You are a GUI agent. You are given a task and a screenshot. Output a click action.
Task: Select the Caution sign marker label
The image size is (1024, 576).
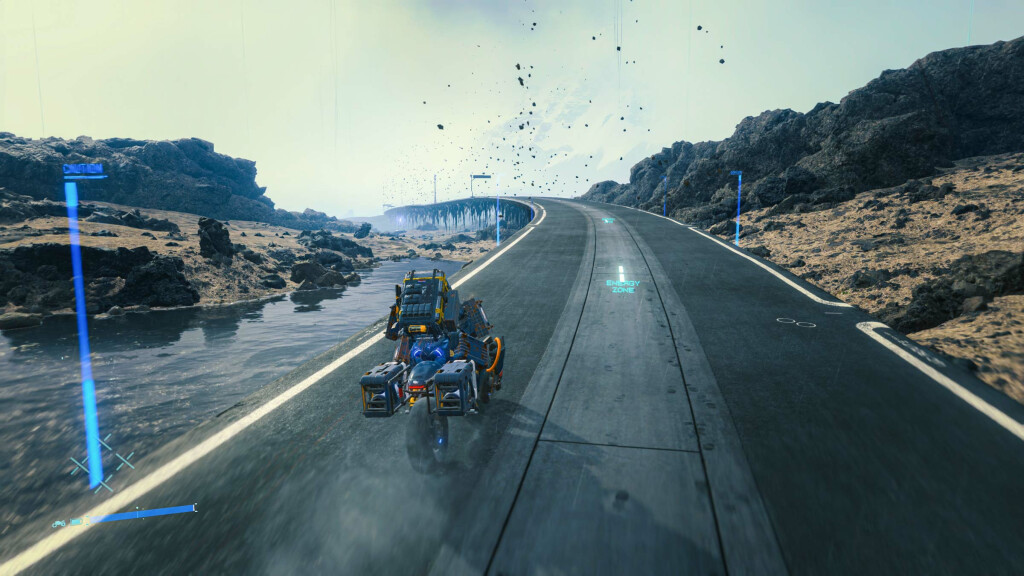pos(83,169)
